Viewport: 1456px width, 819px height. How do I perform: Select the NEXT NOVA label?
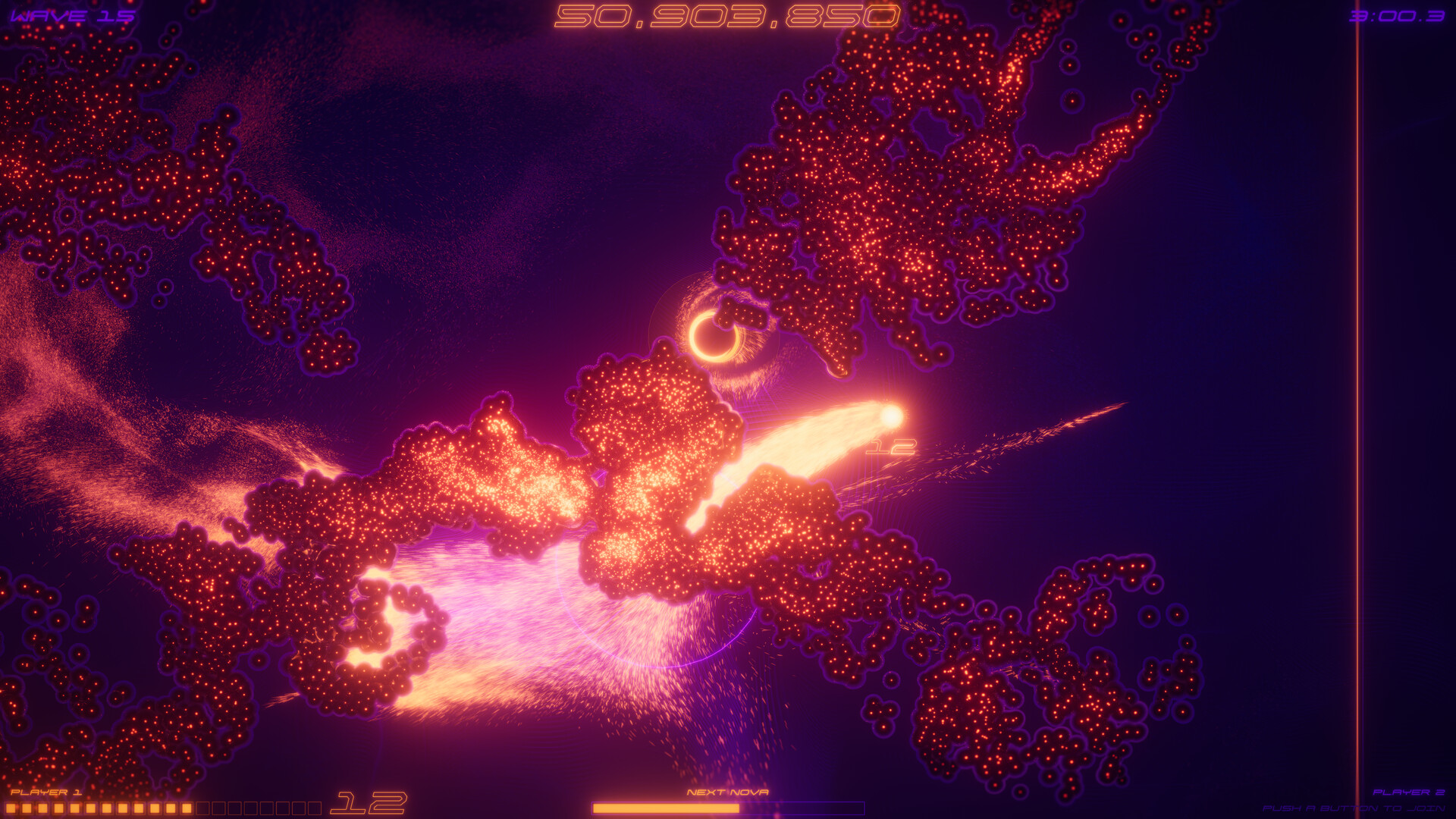click(x=728, y=791)
